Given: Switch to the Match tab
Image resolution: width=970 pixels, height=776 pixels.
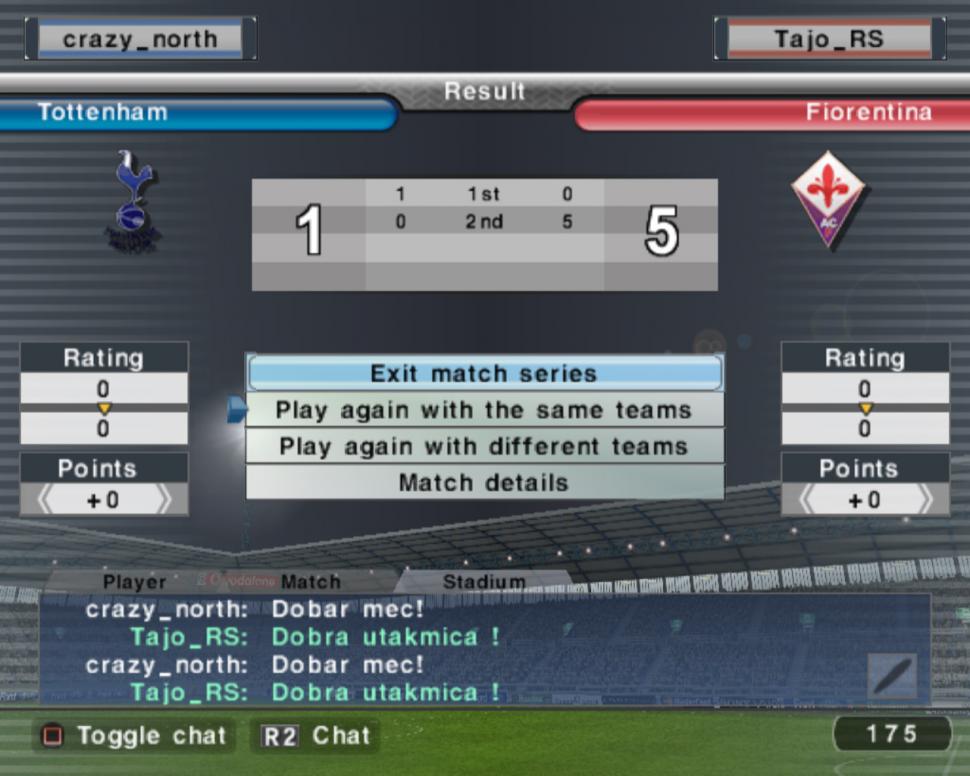Looking at the screenshot, I should pyautogui.click(x=310, y=581).
